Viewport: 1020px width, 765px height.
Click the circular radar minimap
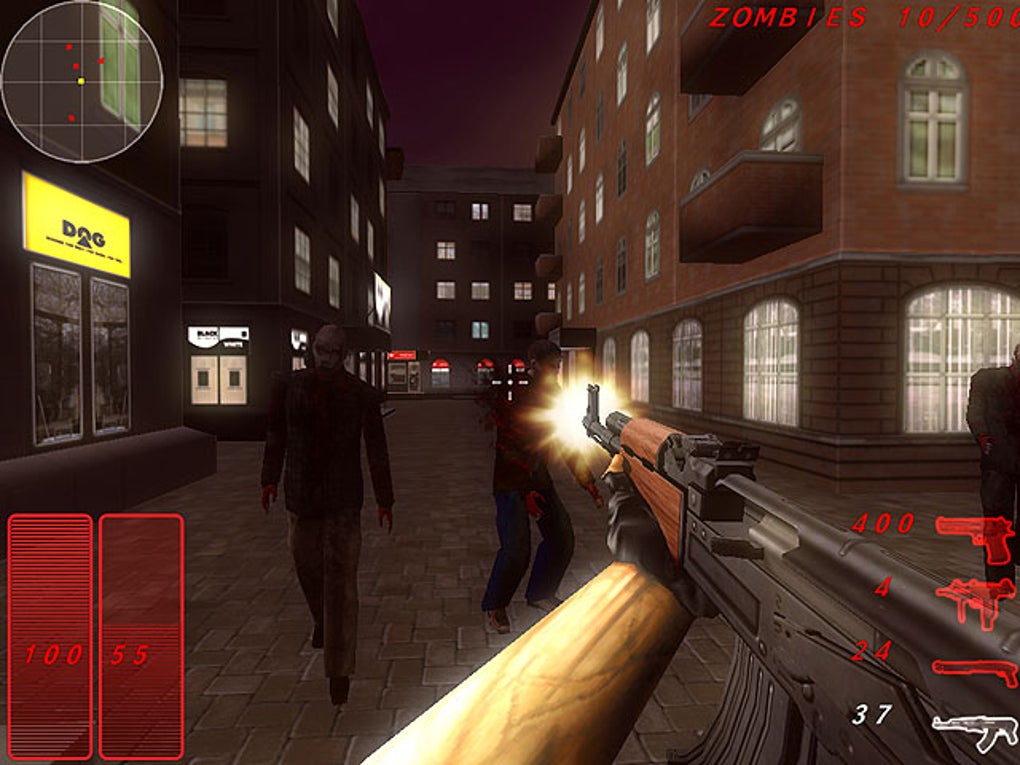[x=82, y=81]
